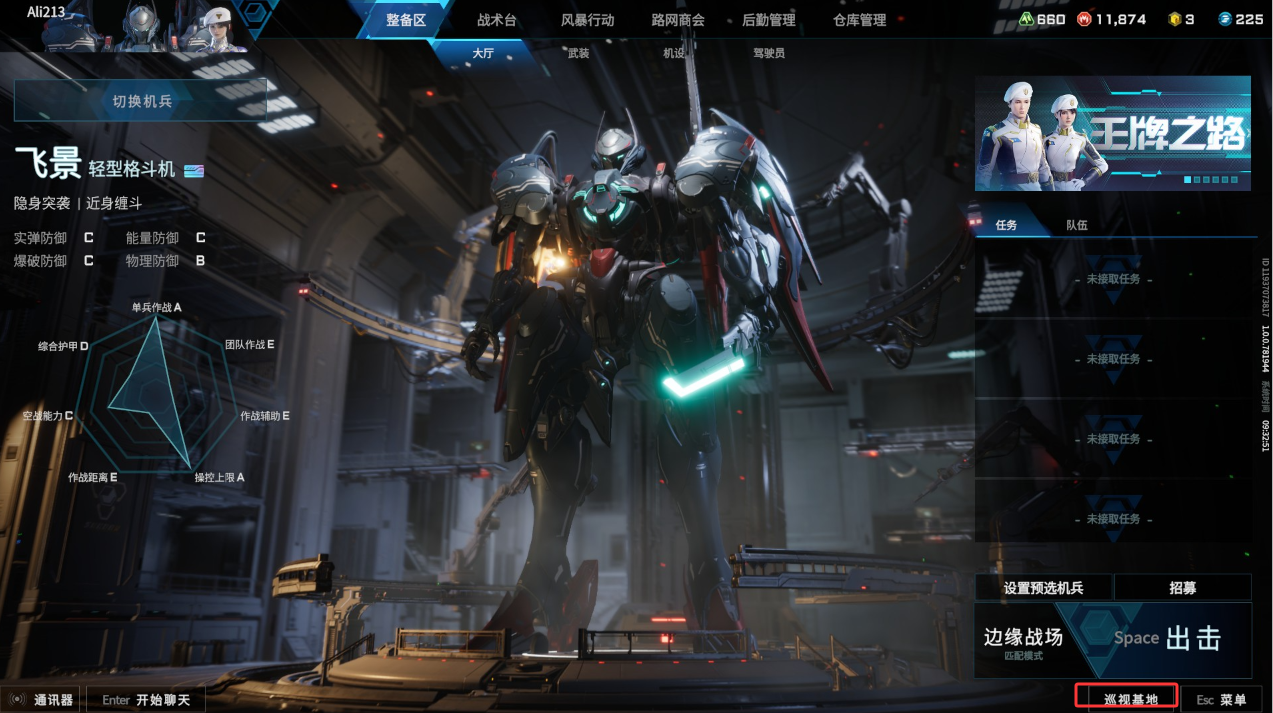
Task: Open the 路网商会 tab
Action: pyautogui.click(x=678, y=20)
